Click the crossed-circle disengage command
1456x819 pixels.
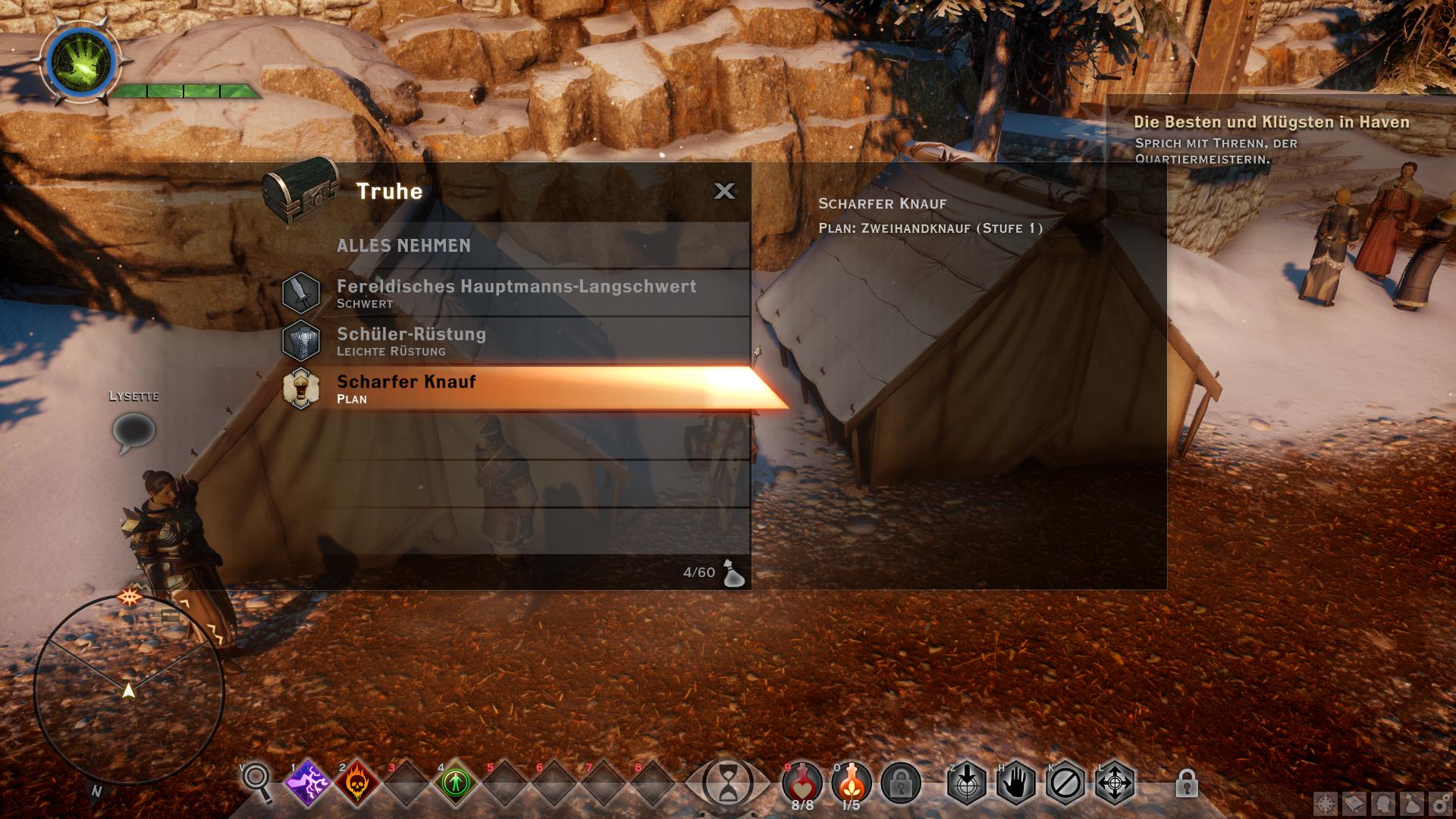(x=1065, y=783)
